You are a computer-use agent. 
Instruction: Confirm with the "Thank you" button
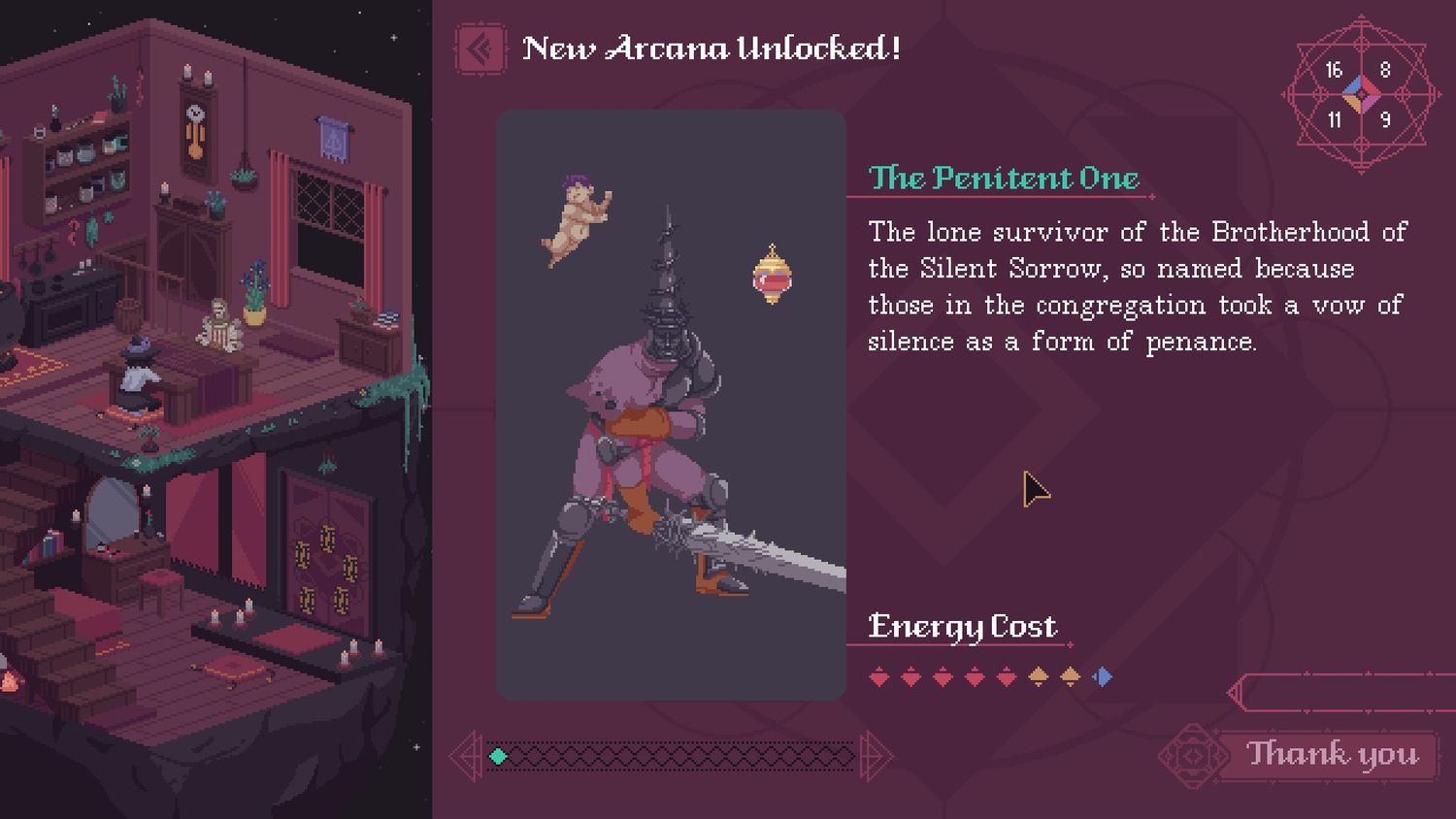pyautogui.click(x=1331, y=754)
